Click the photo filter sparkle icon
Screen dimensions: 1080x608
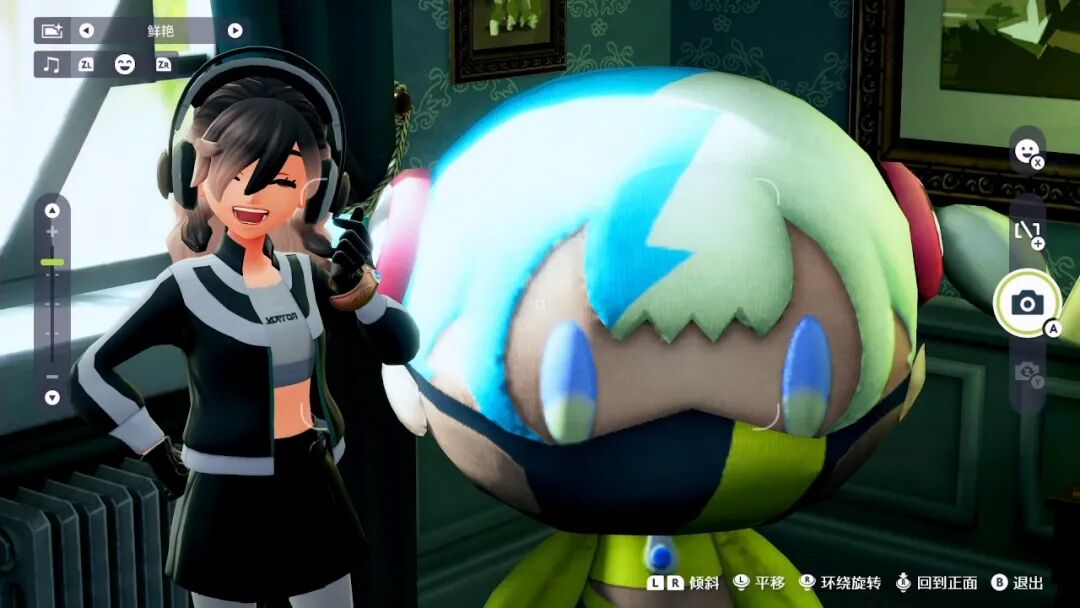[x=52, y=30]
